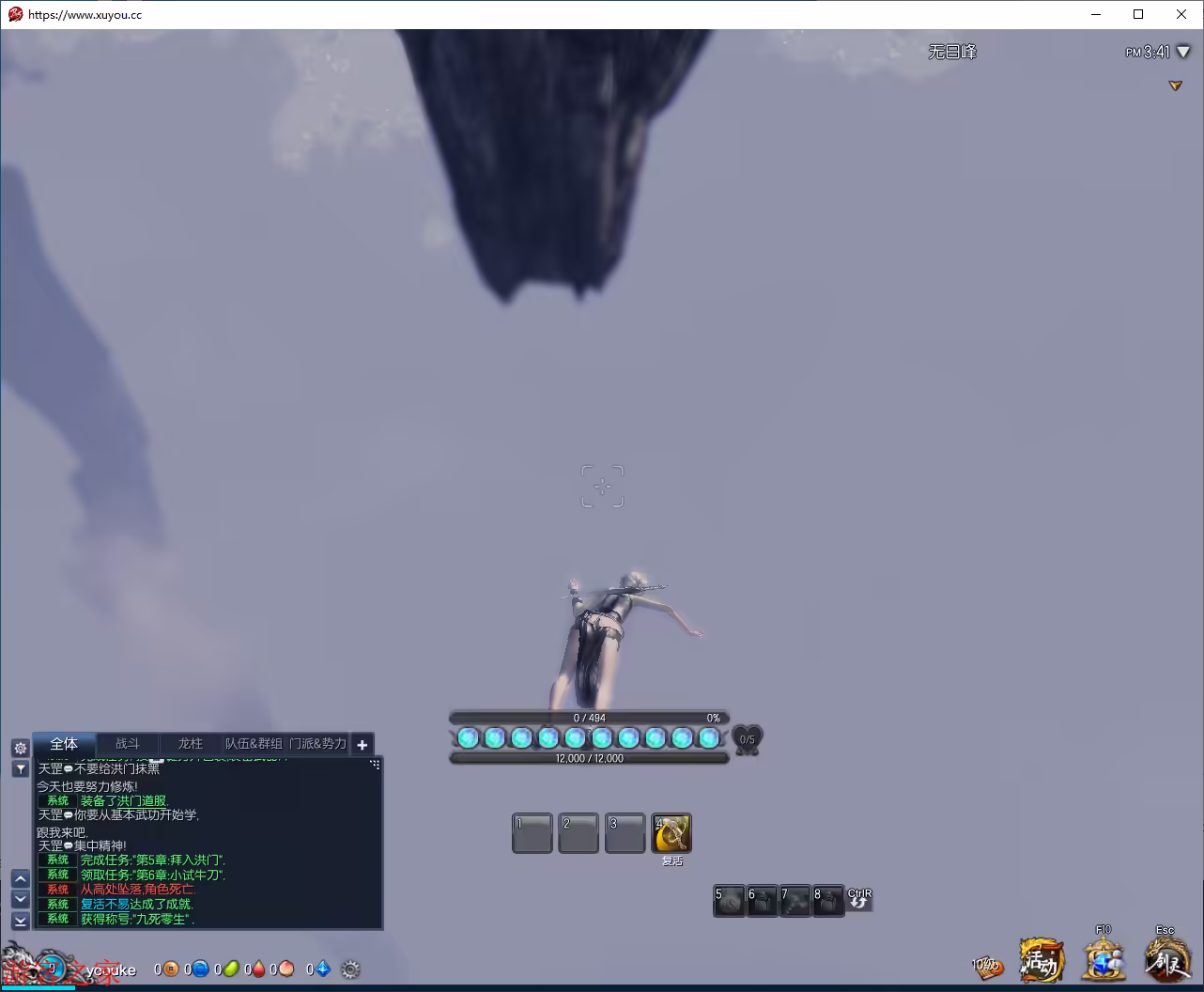Image resolution: width=1204 pixels, height=992 pixels.
Task: Add a new chat tab with plus
Action: pos(363,745)
